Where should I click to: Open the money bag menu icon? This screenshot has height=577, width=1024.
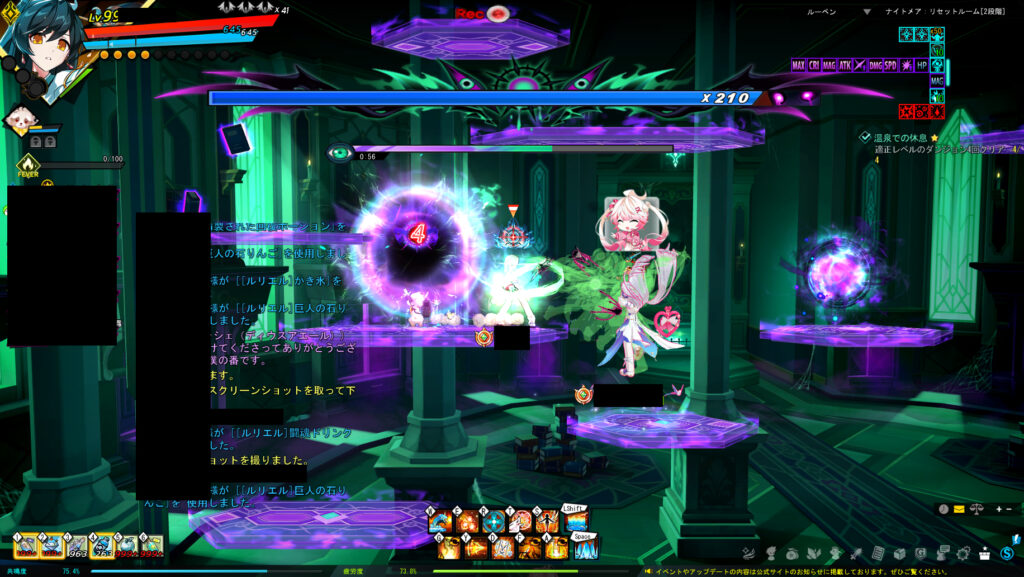click(x=791, y=553)
